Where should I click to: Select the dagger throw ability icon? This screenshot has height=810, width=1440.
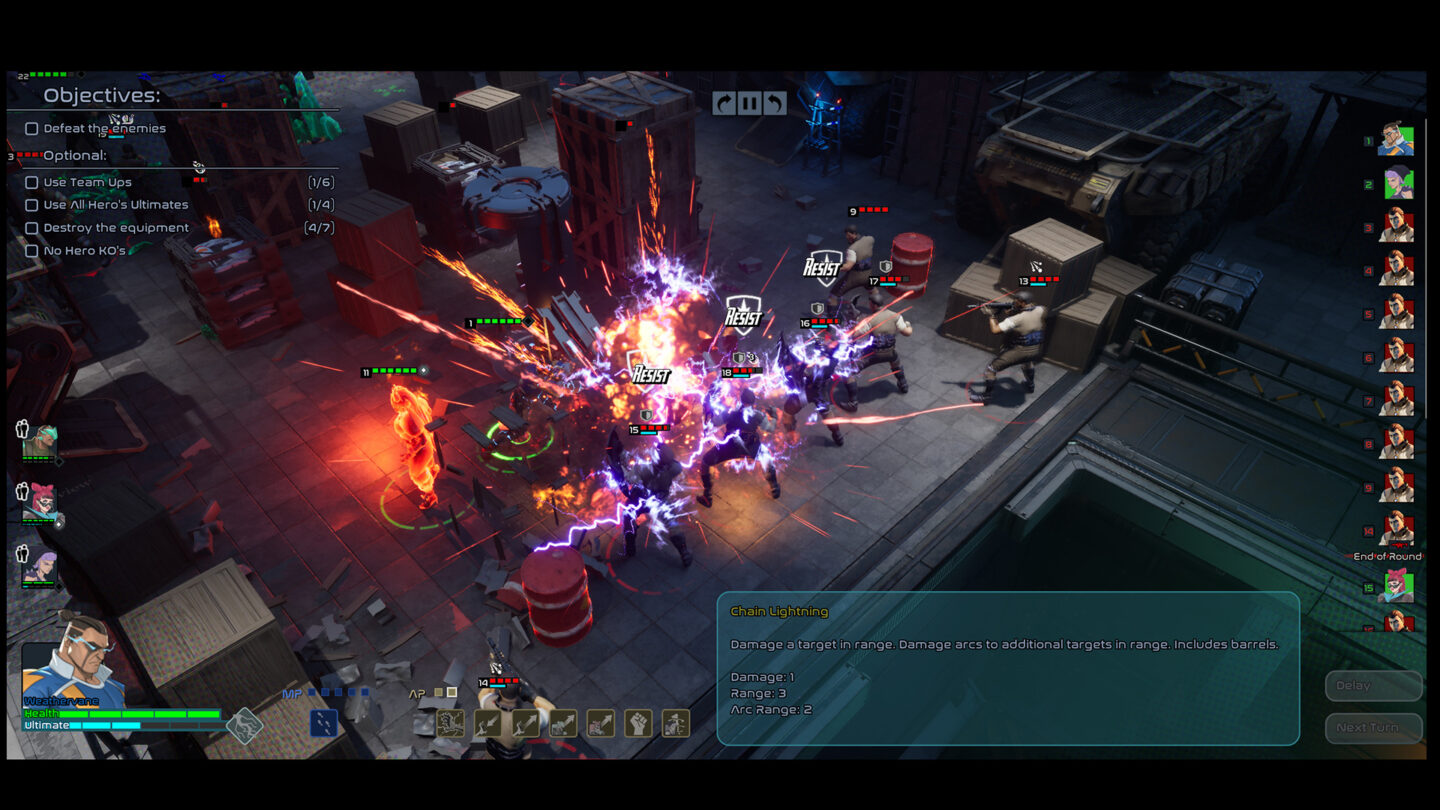coord(488,723)
